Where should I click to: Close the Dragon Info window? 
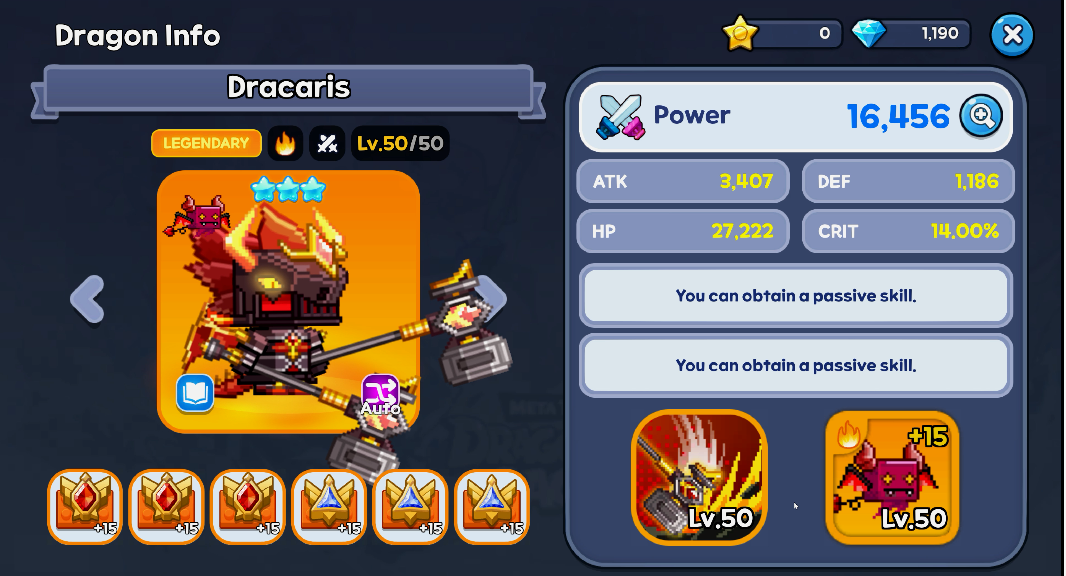coord(1012,35)
